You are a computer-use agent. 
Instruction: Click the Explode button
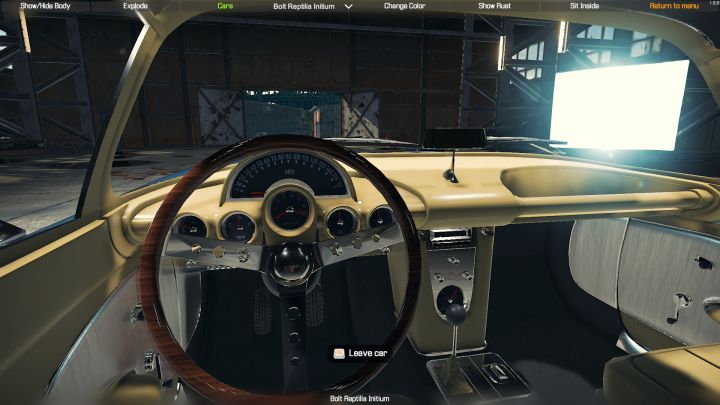coord(135,6)
